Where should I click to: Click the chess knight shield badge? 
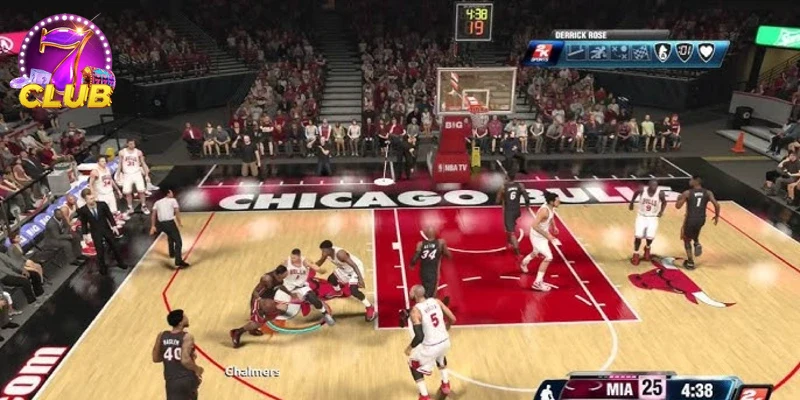coord(663,52)
